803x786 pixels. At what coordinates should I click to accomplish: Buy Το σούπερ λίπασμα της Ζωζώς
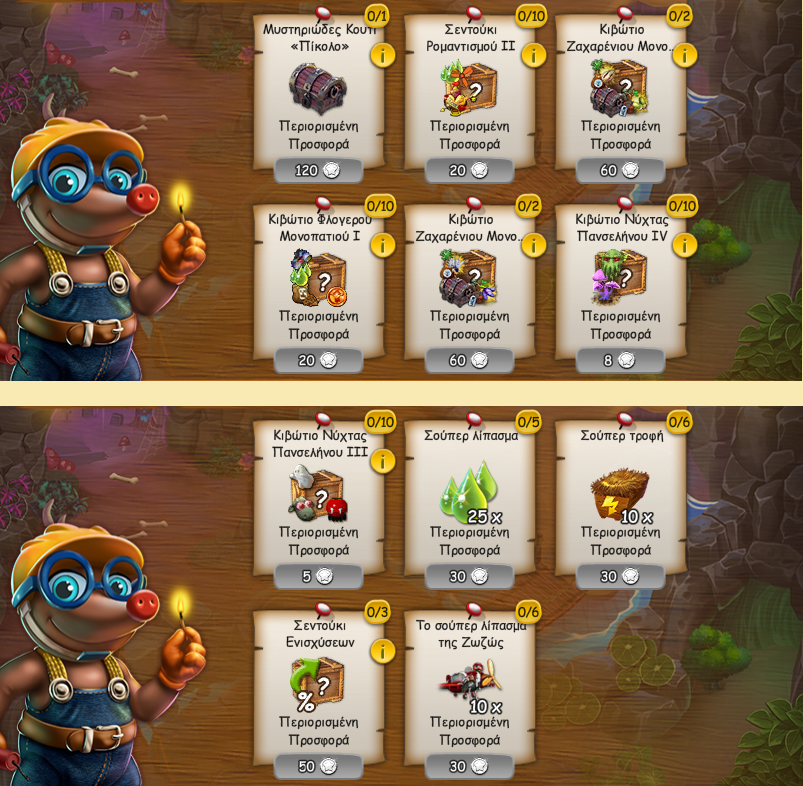[x=469, y=767]
